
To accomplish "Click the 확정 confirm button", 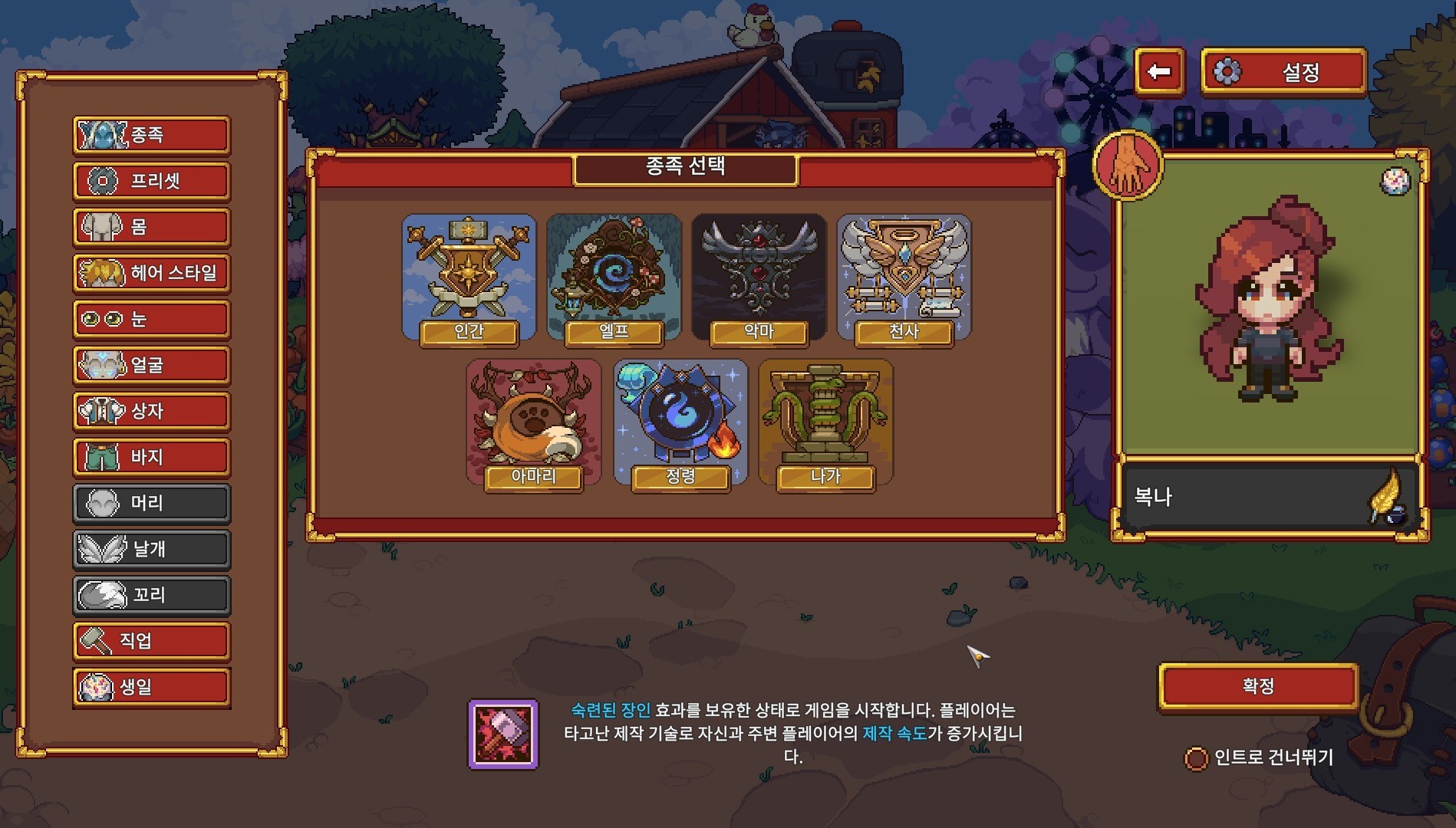I will coord(1258,686).
